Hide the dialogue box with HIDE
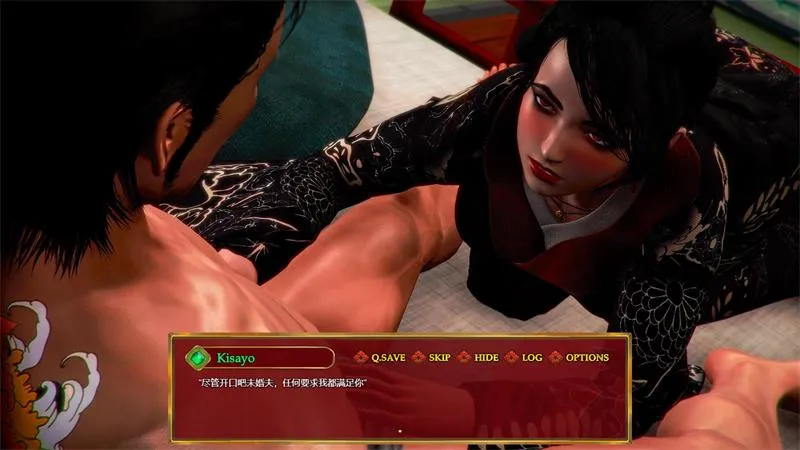Screen dimensions: 800x450 click(486, 357)
